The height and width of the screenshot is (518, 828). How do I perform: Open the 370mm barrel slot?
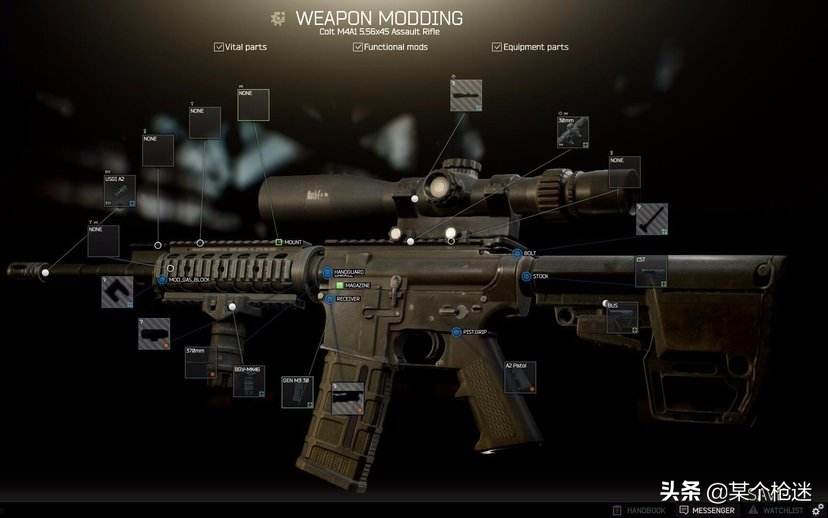pos(200,363)
